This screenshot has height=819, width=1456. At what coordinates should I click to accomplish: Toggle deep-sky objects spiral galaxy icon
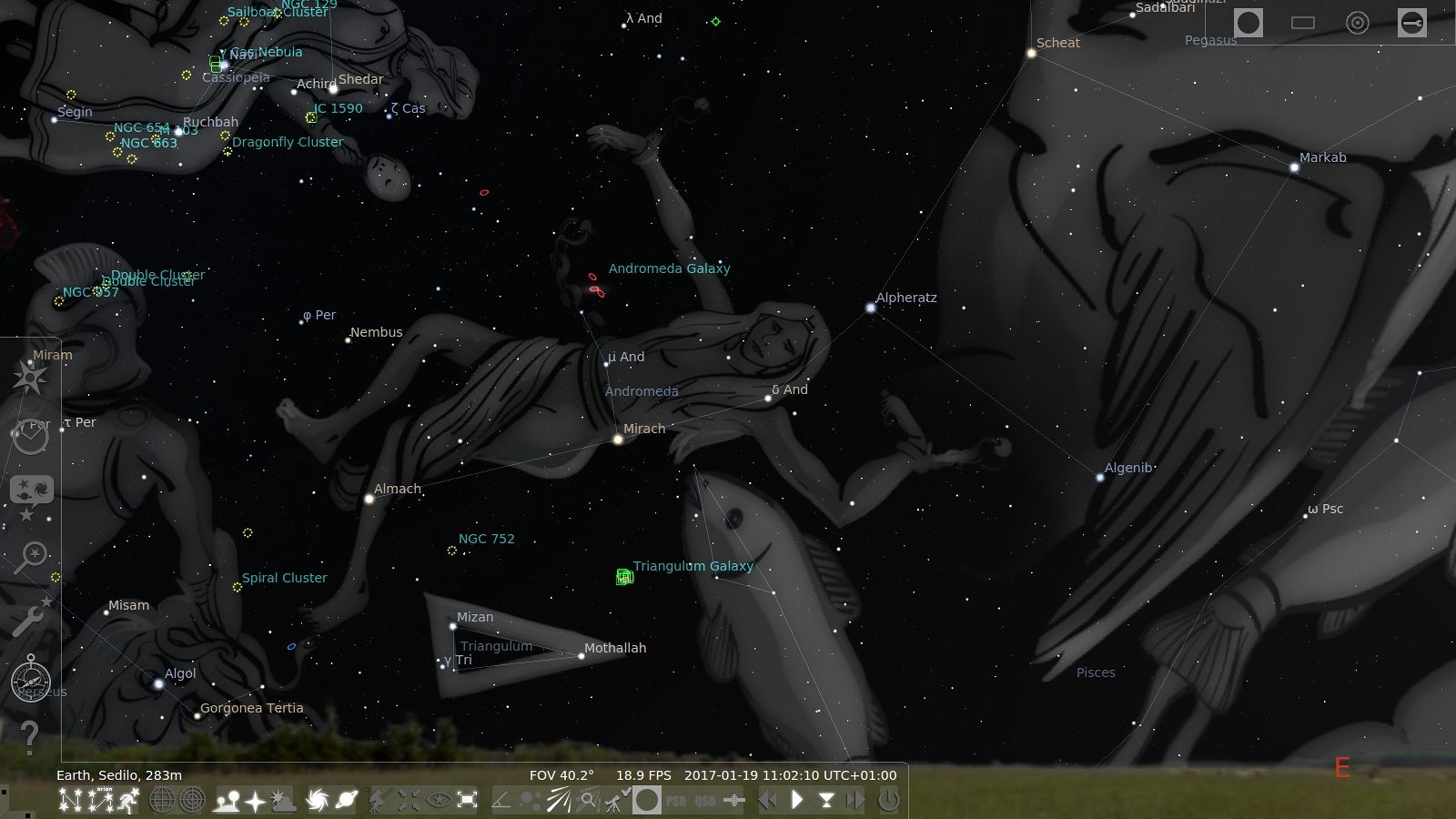tap(317, 801)
